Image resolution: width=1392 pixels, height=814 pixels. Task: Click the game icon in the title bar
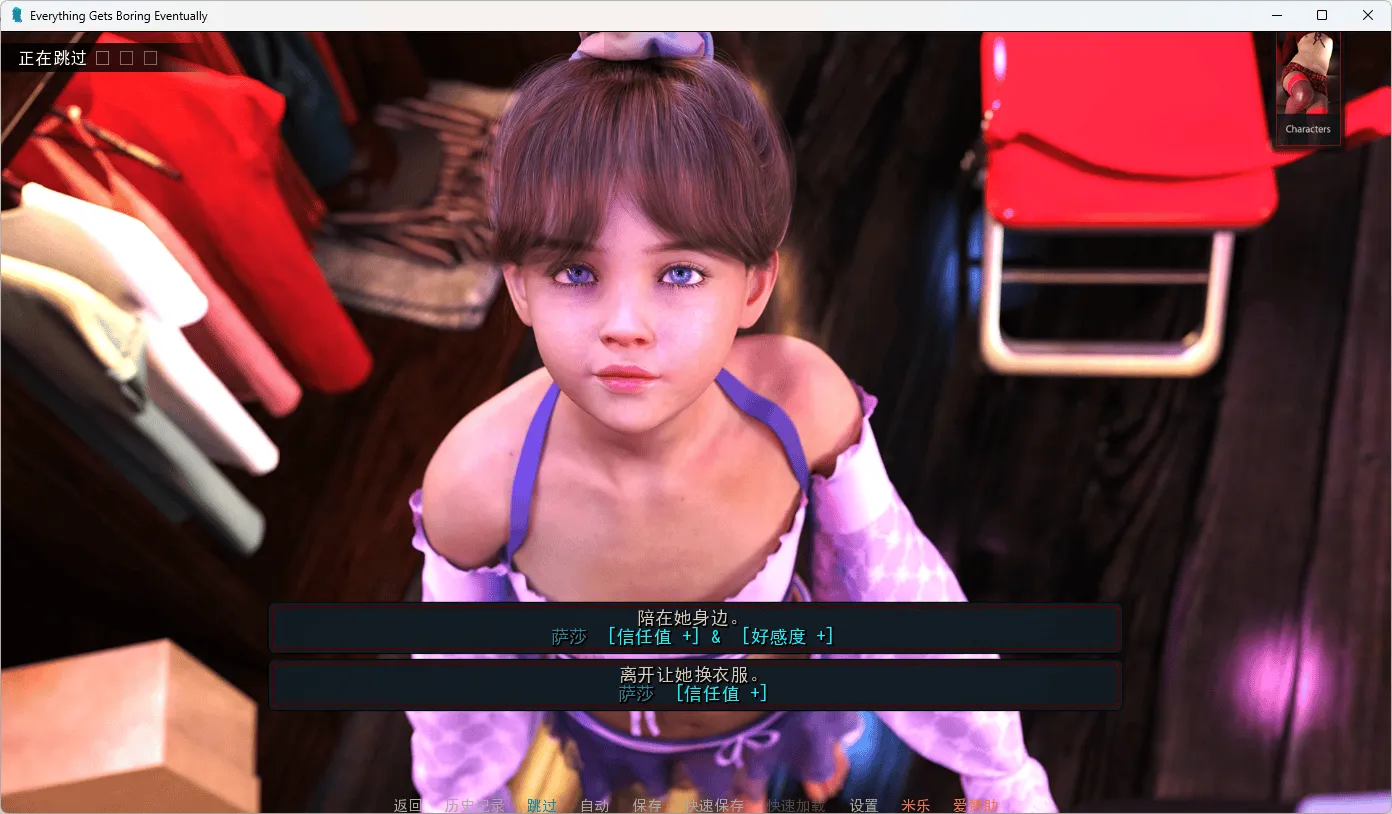pos(15,15)
